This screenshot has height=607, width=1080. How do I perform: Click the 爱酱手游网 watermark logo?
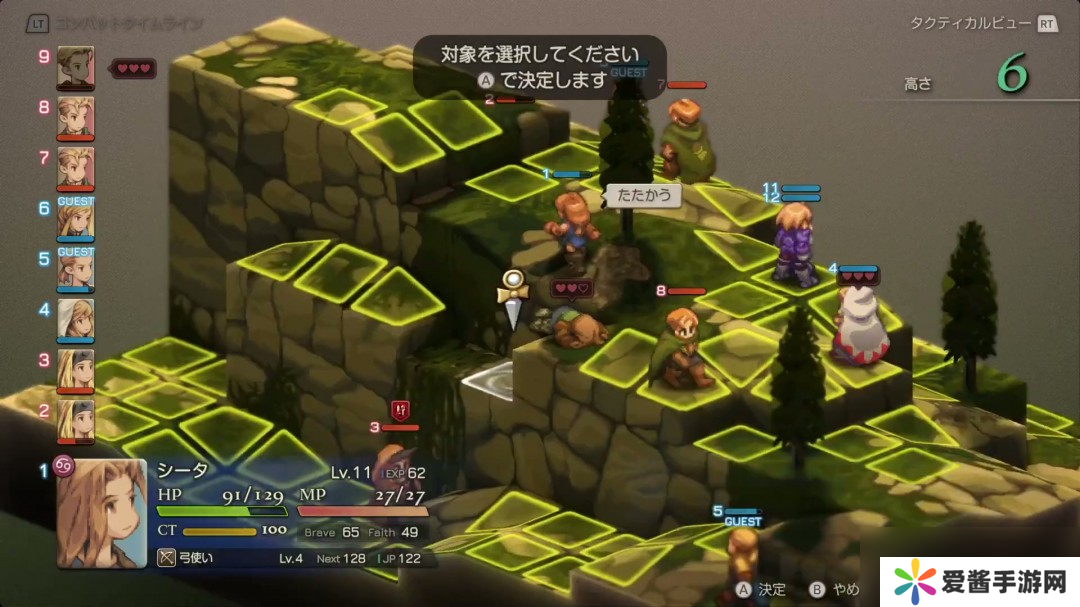tap(978, 580)
